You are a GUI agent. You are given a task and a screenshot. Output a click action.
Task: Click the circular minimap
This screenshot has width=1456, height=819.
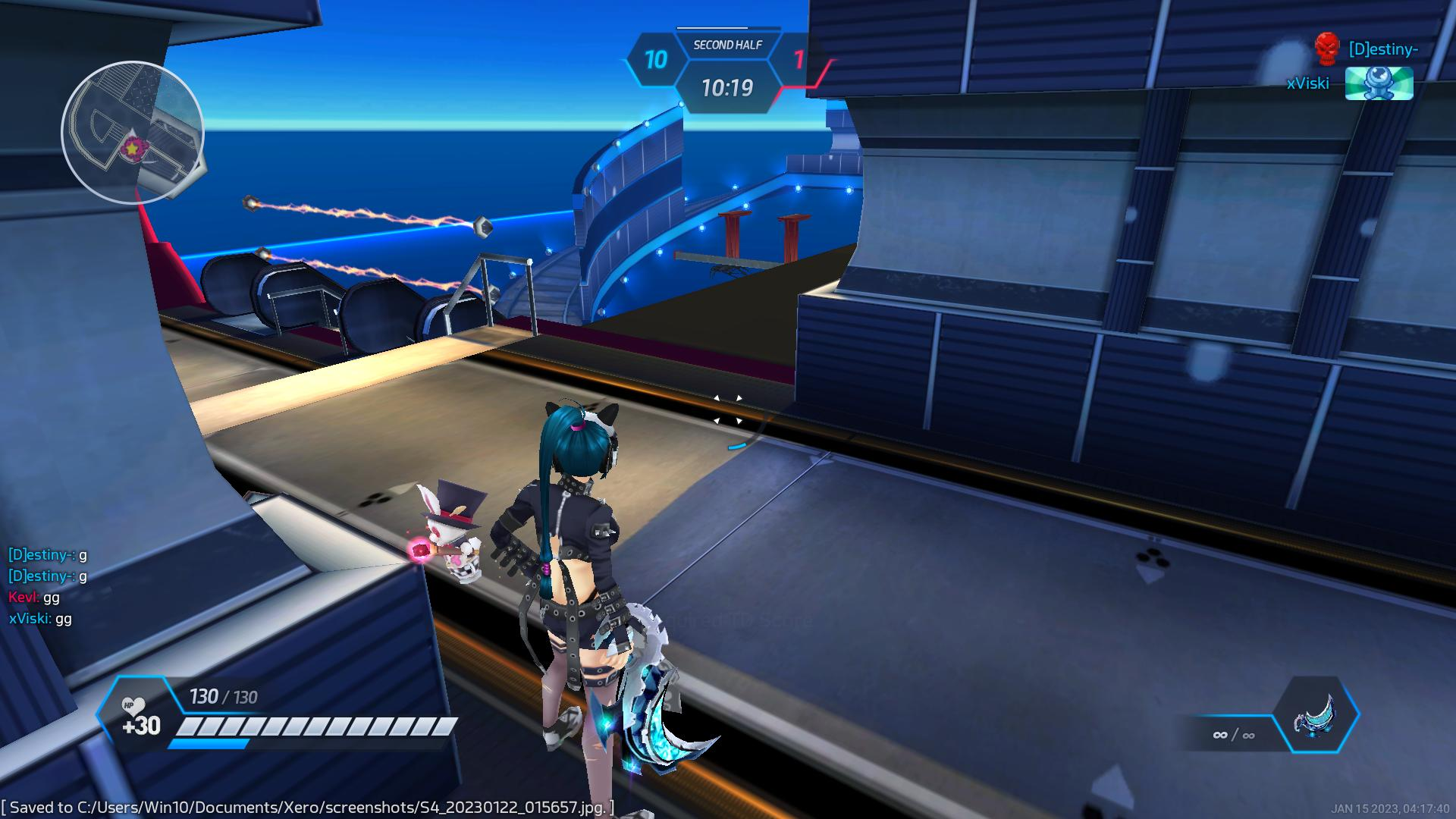(133, 133)
